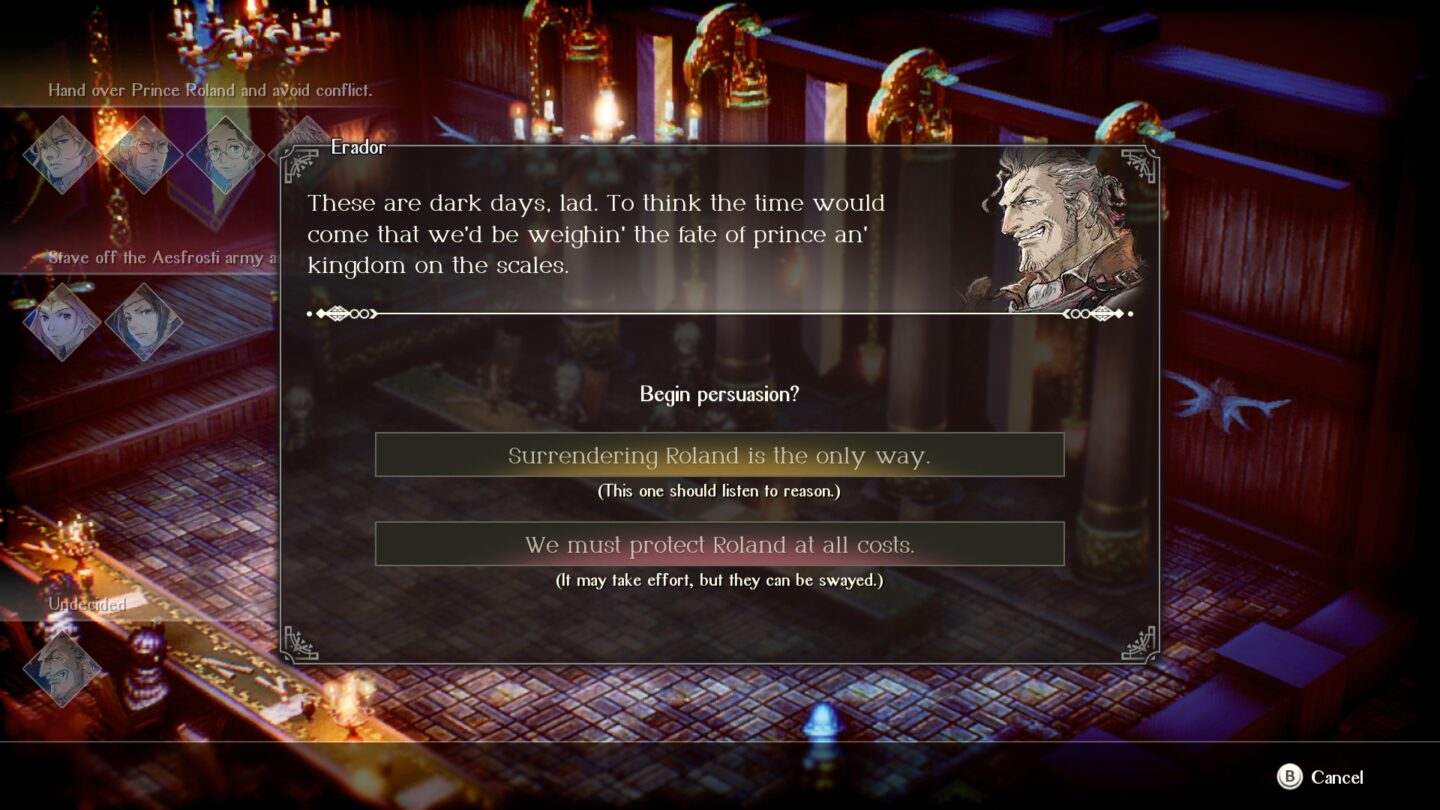Choose 'Surrendering Roland is the only way.'
The image size is (1440, 810).
(x=719, y=454)
